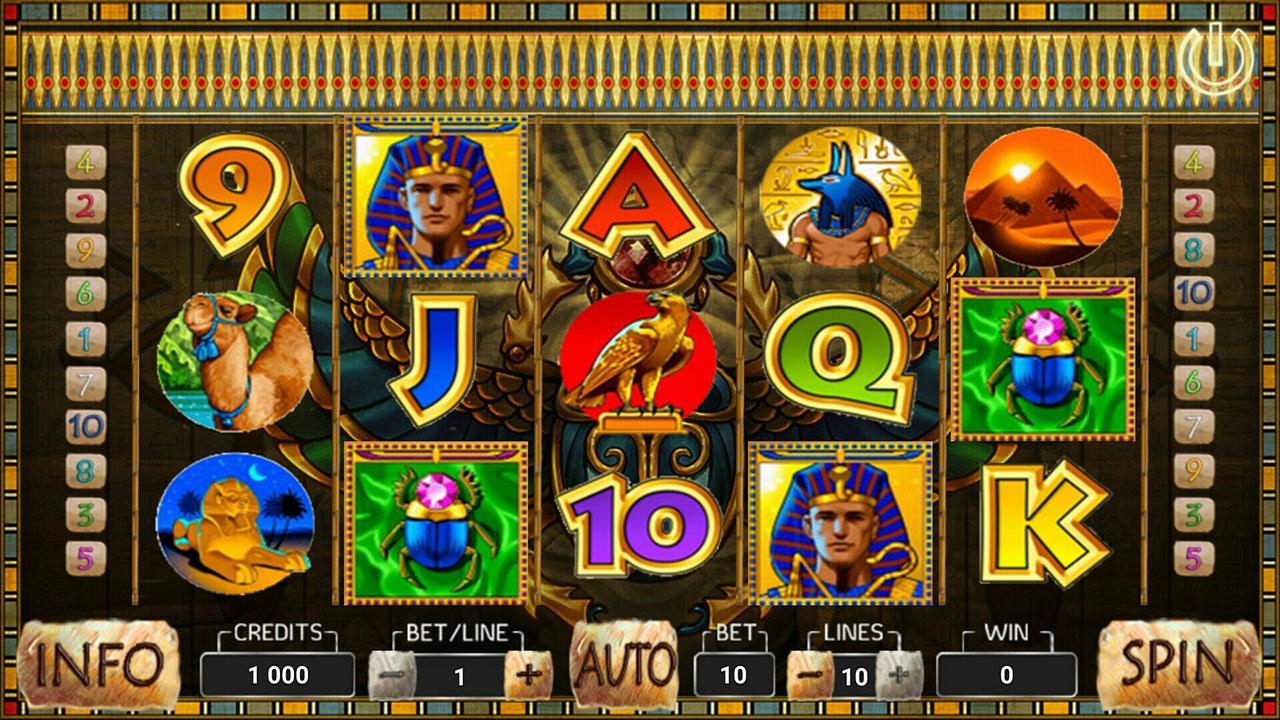Click the CREDITS balance display

pyautogui.click(x=278, y=673)
